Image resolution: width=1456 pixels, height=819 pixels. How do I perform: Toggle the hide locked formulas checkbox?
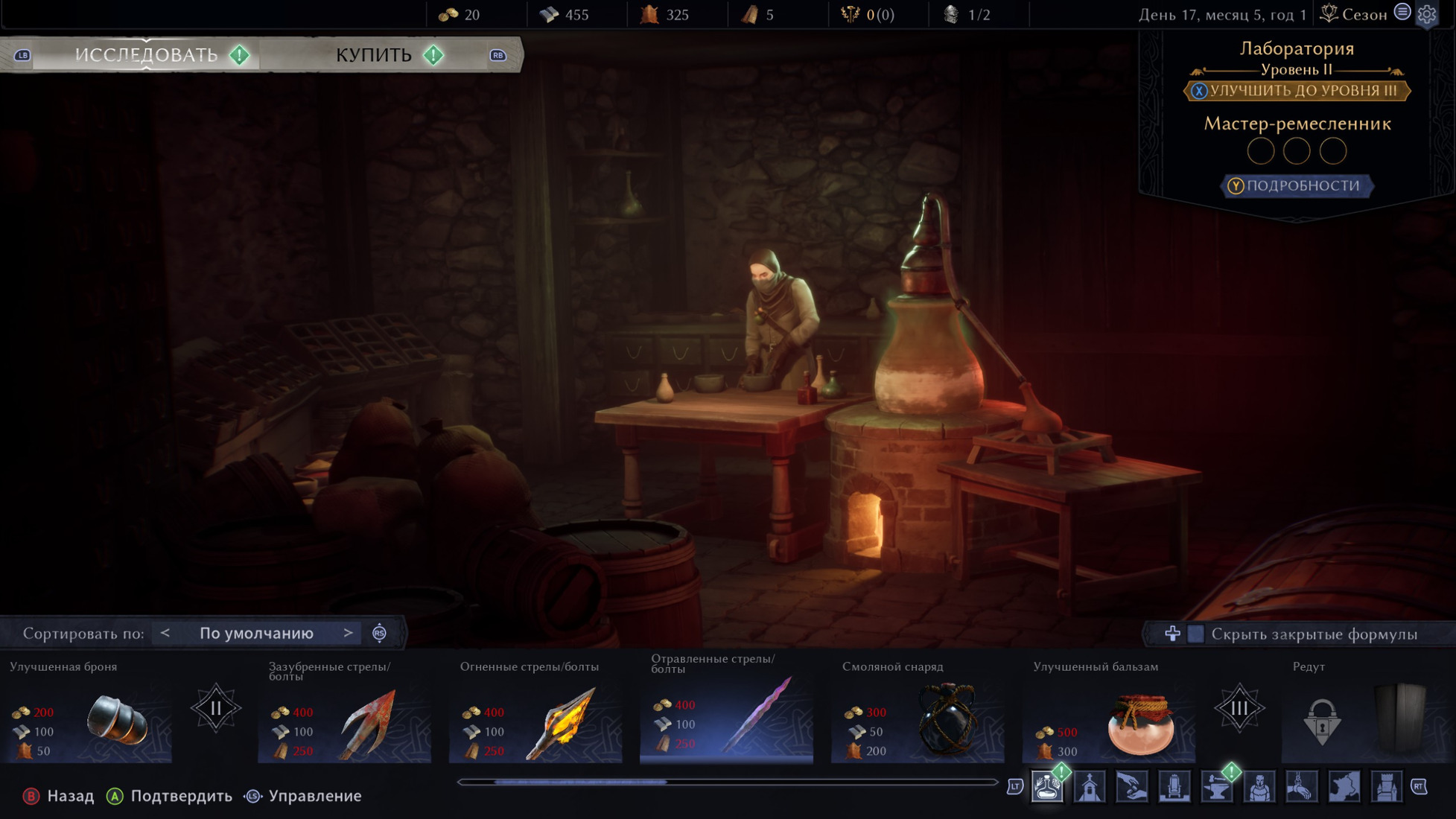point(1195,634)
